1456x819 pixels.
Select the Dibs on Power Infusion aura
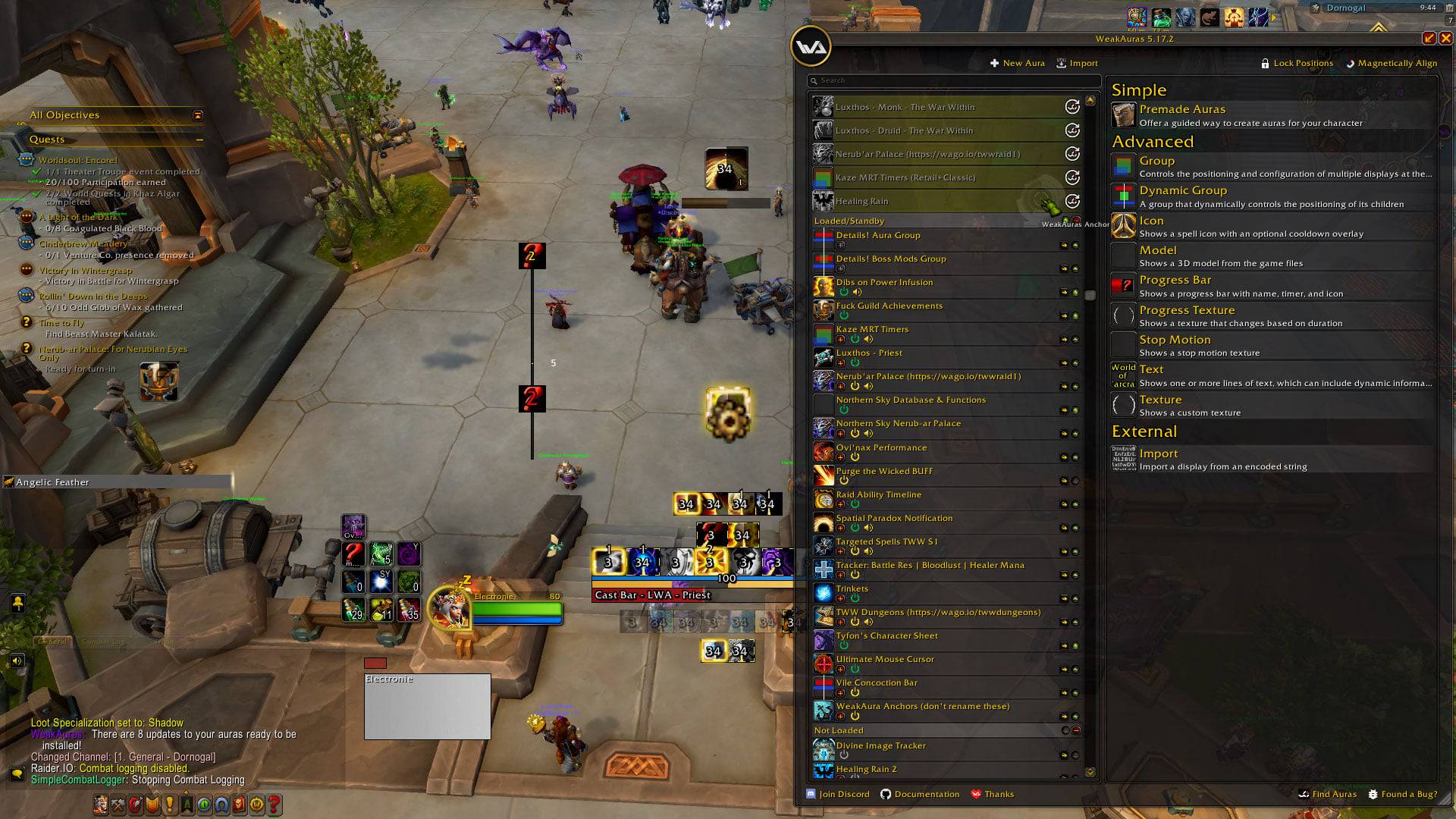884,283
